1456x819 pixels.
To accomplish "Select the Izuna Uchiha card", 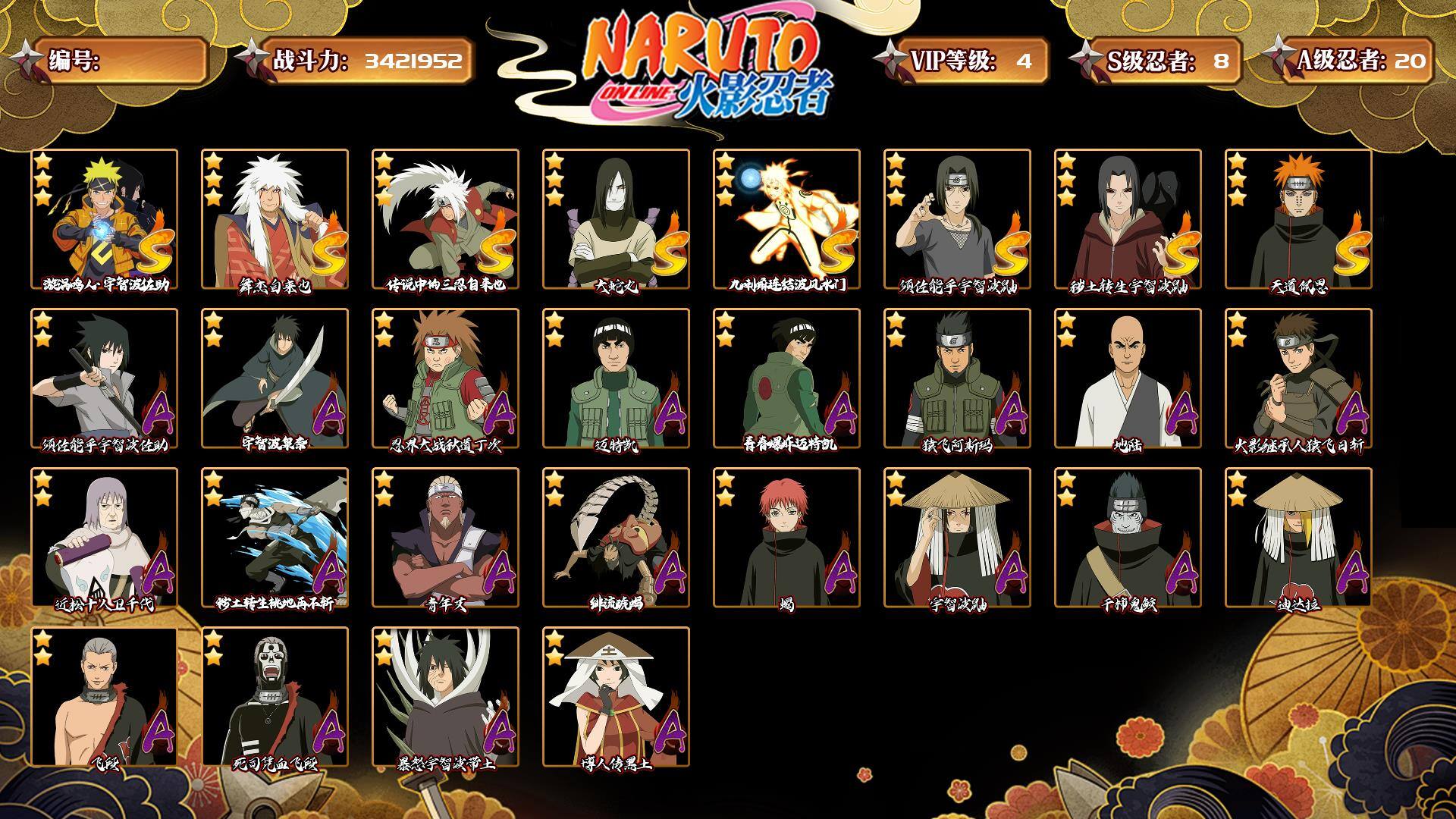I will pyautogui.click(x=275, y=378).
